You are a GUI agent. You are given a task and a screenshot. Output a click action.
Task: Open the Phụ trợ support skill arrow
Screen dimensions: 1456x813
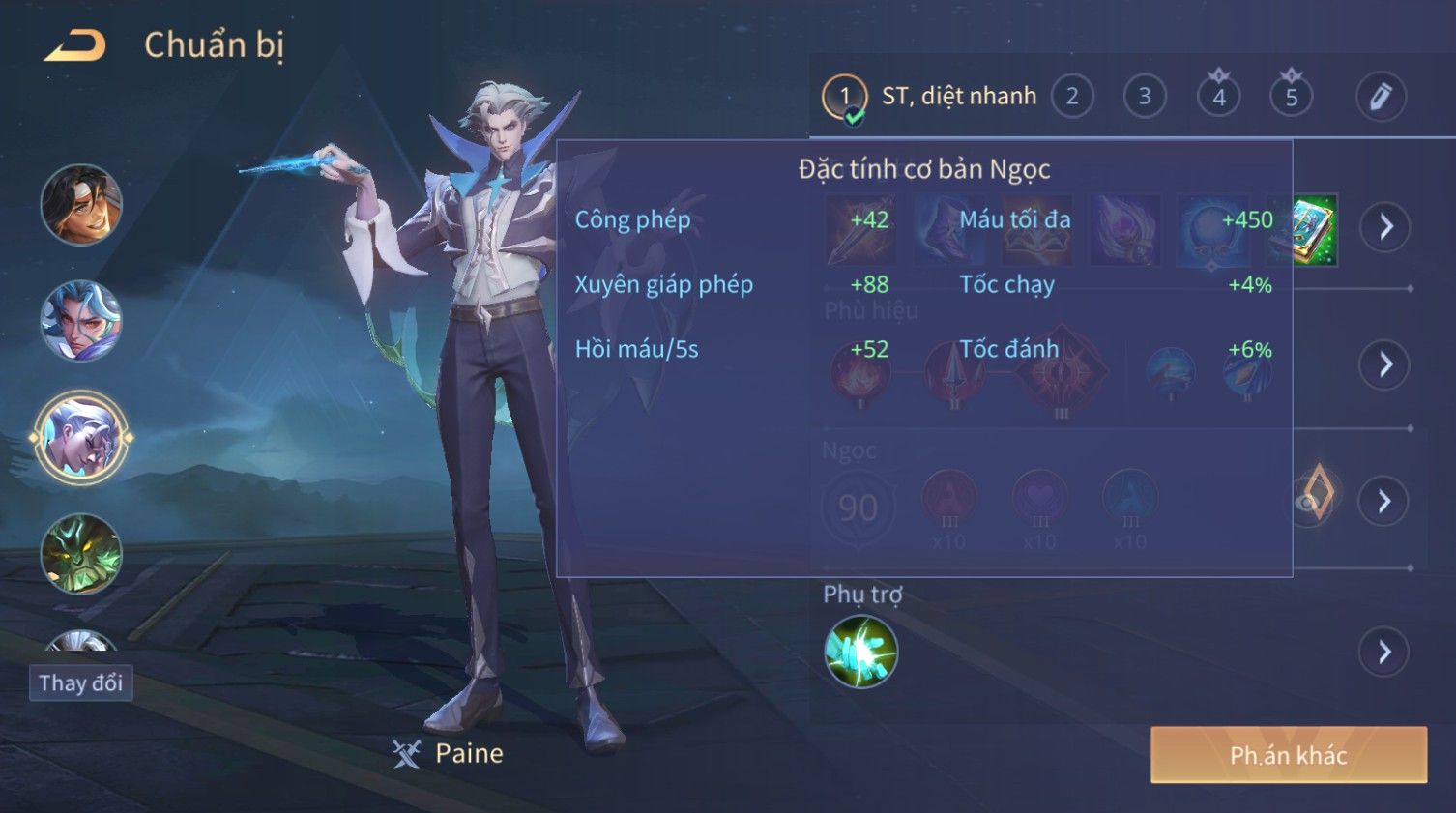point(1384,653)
